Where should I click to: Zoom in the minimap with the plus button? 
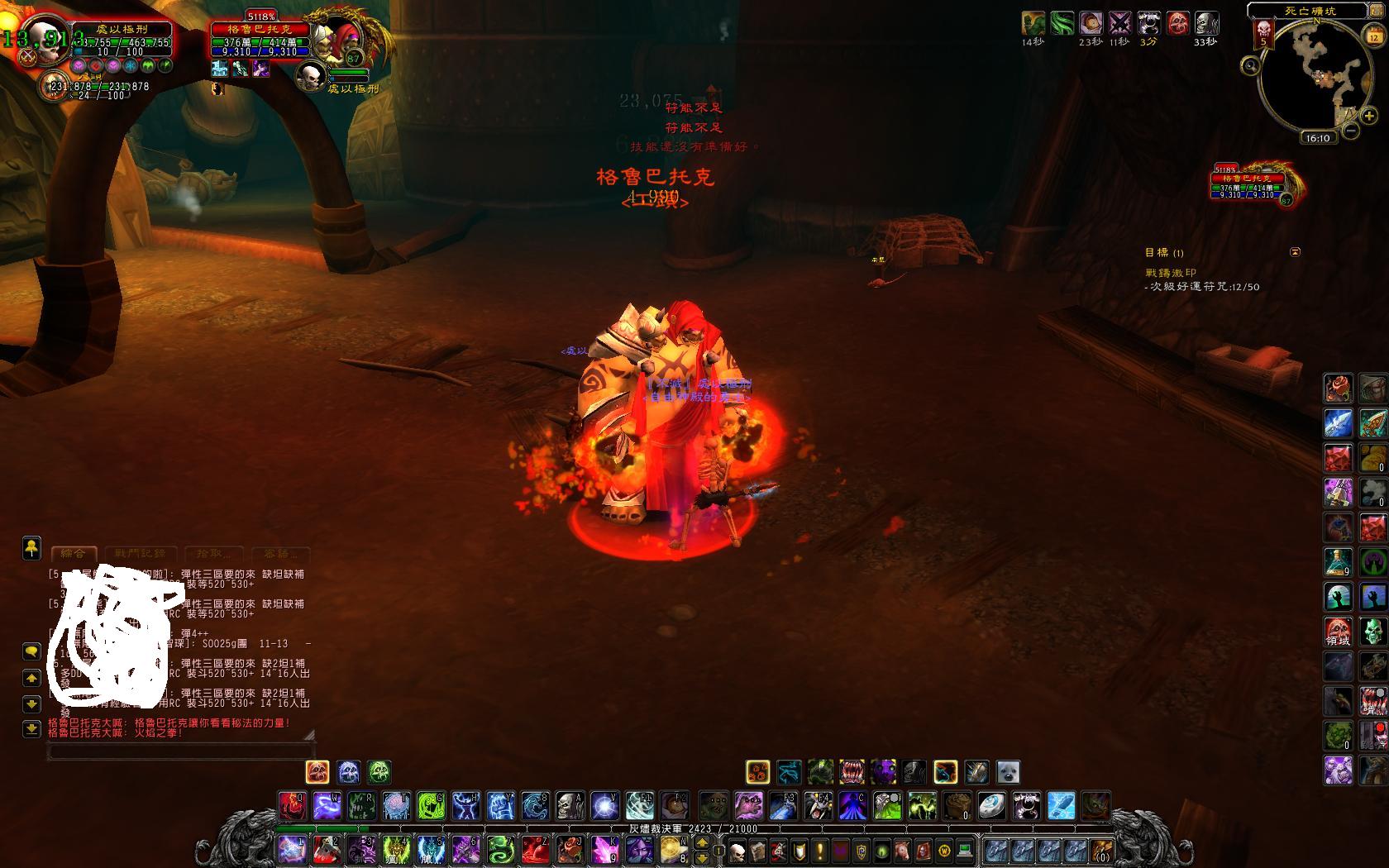click(x=1369, y=117)
